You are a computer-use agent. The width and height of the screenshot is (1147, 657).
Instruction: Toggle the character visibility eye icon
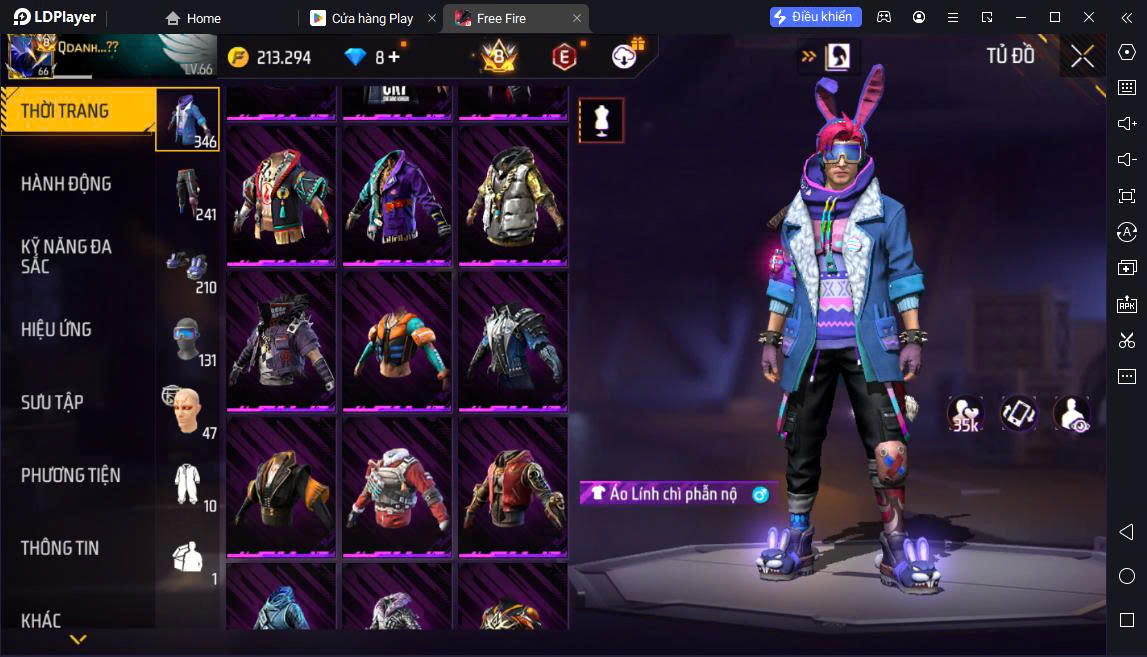(1072, 414)
